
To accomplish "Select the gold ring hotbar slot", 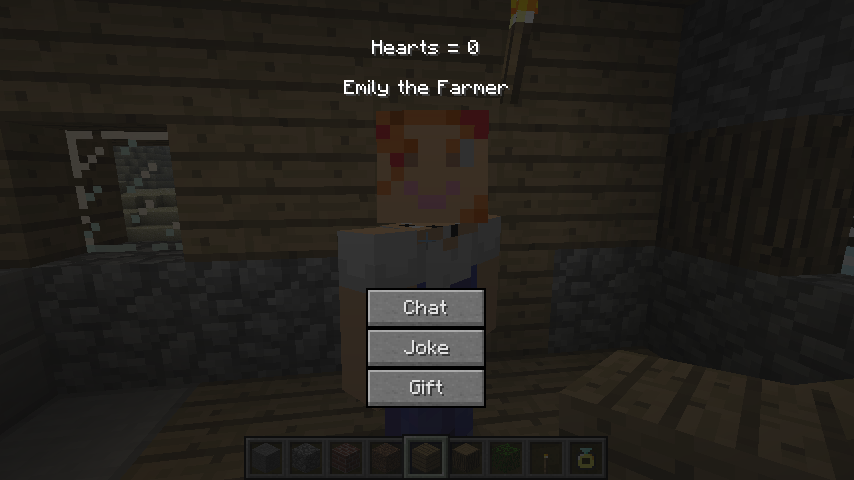I will 586,459.
